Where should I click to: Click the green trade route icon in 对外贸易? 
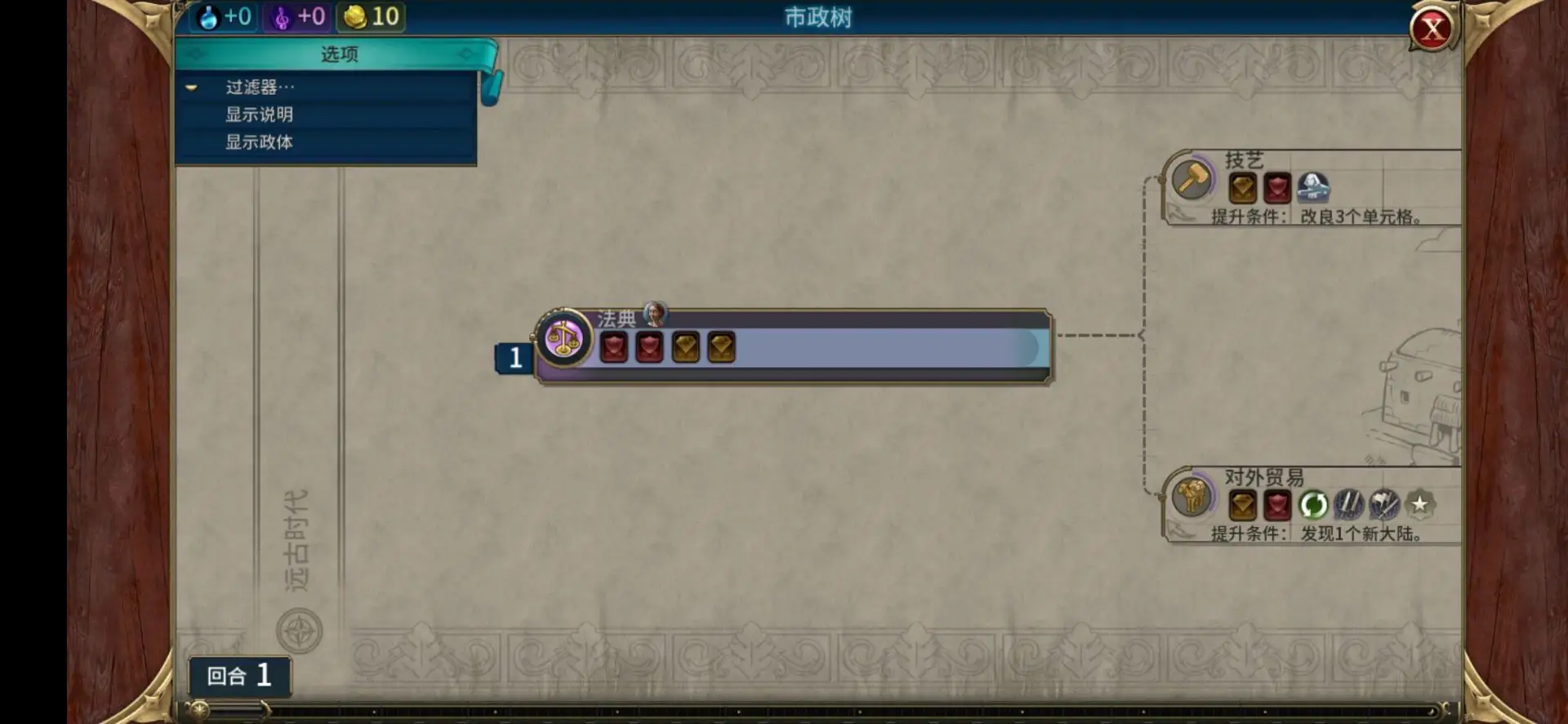point(1312,505)
